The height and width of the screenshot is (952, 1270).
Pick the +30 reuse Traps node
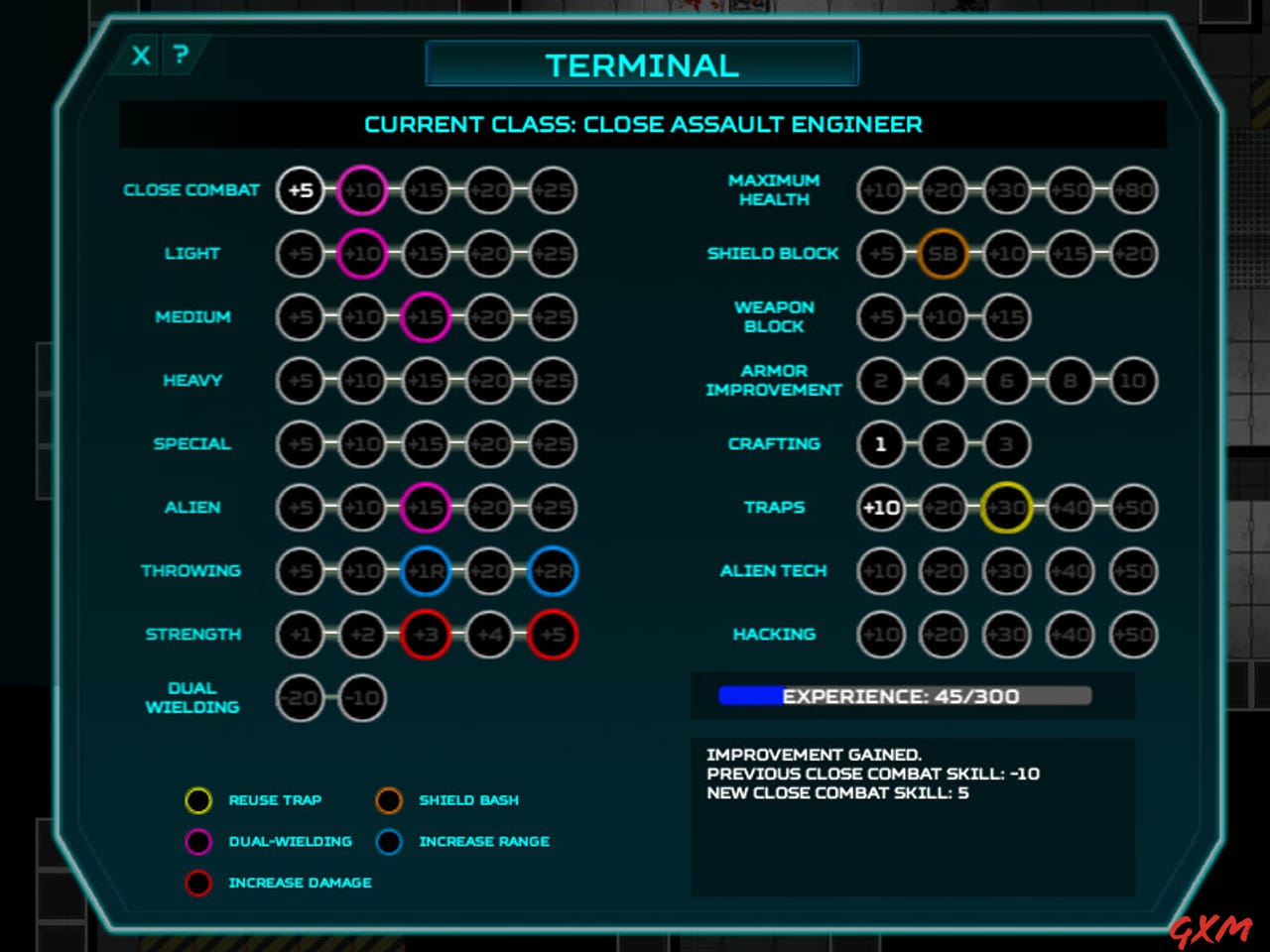point(1006,508)
